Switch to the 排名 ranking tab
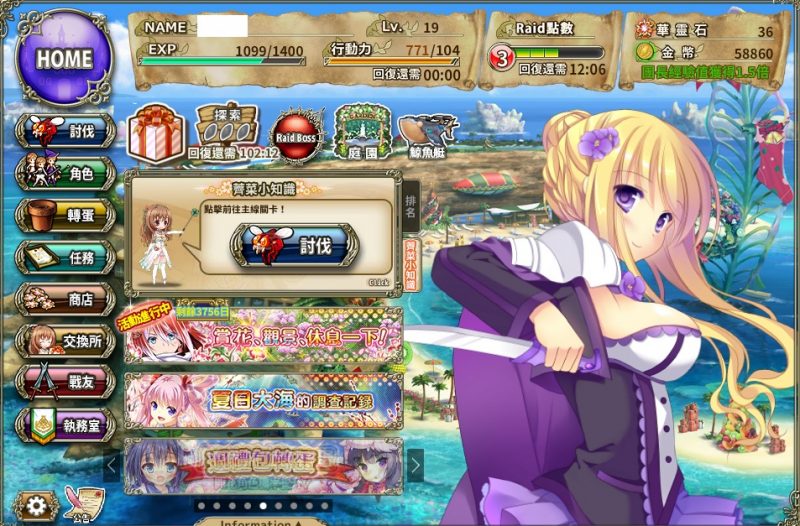 click(x=410, y=206)
